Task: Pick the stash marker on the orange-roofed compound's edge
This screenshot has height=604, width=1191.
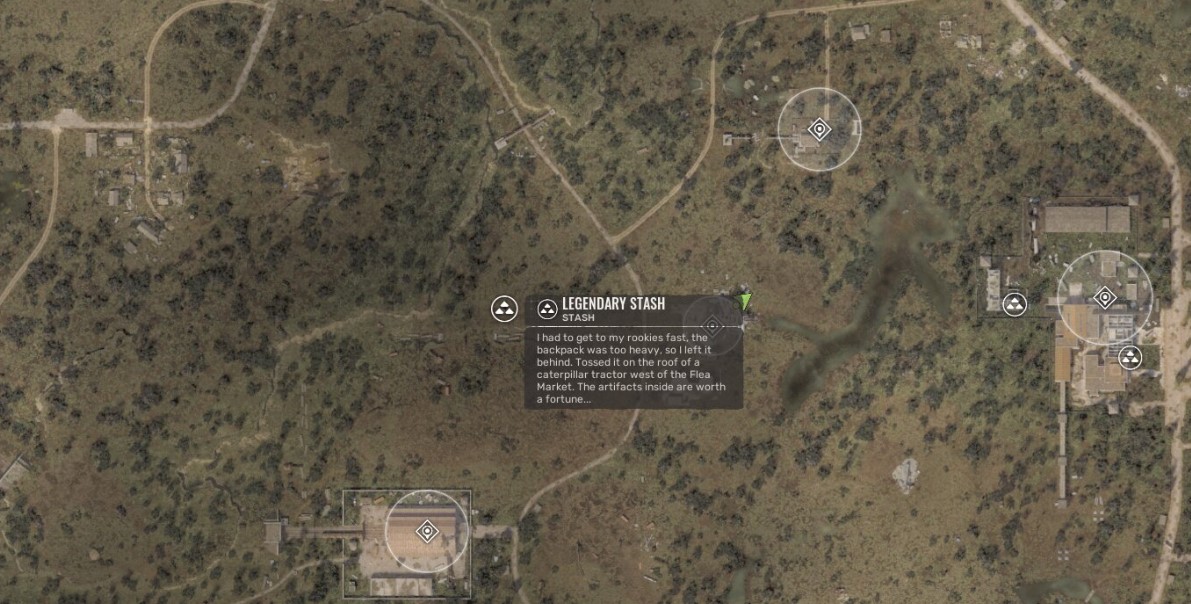Action: [x=1130, y=356]
